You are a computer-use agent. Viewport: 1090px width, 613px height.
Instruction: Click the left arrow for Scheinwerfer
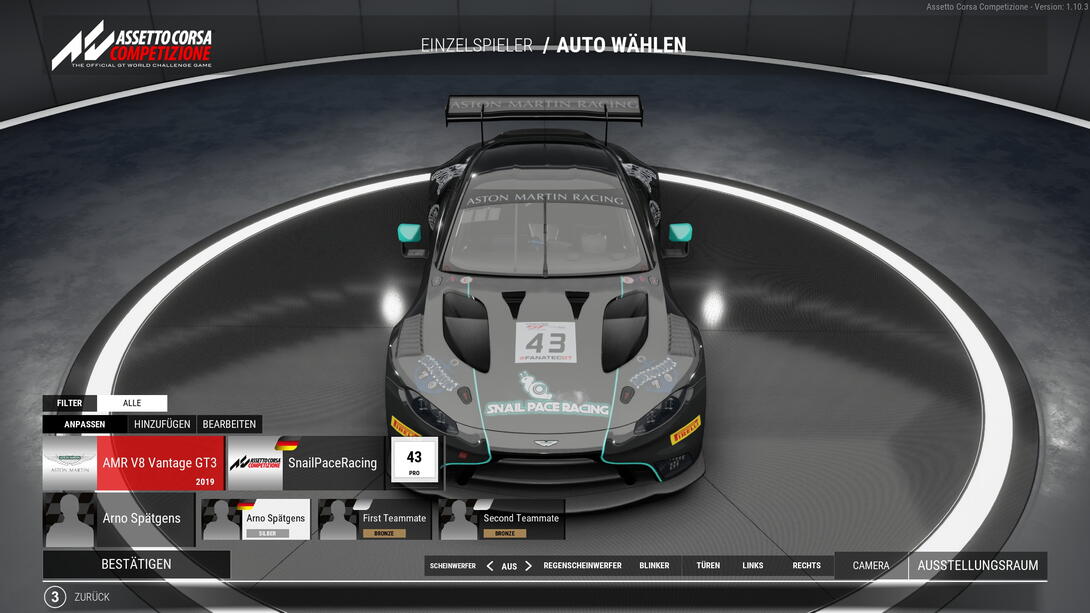(490, 566)
